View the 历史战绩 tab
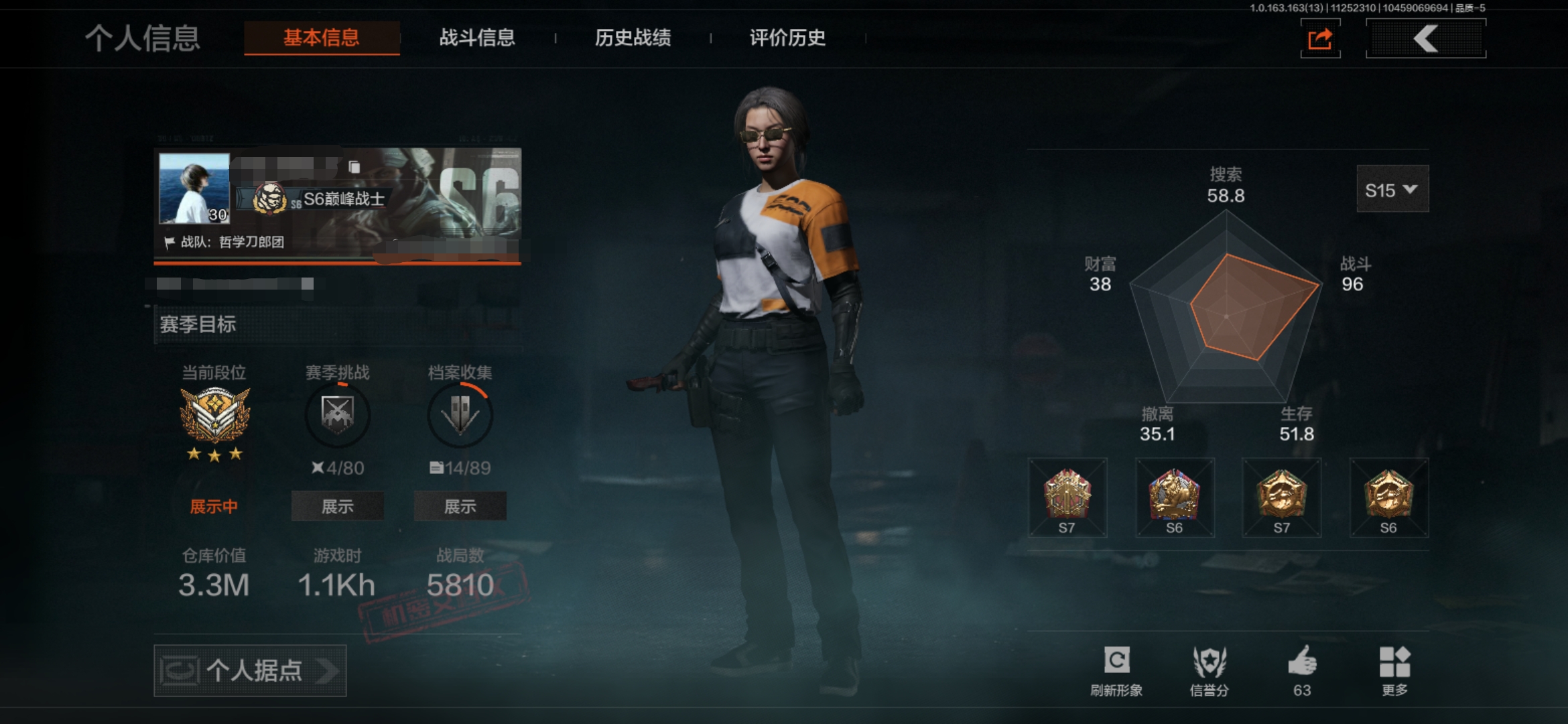This screenshot has height=724, width=1568. (x=633, y=38)
